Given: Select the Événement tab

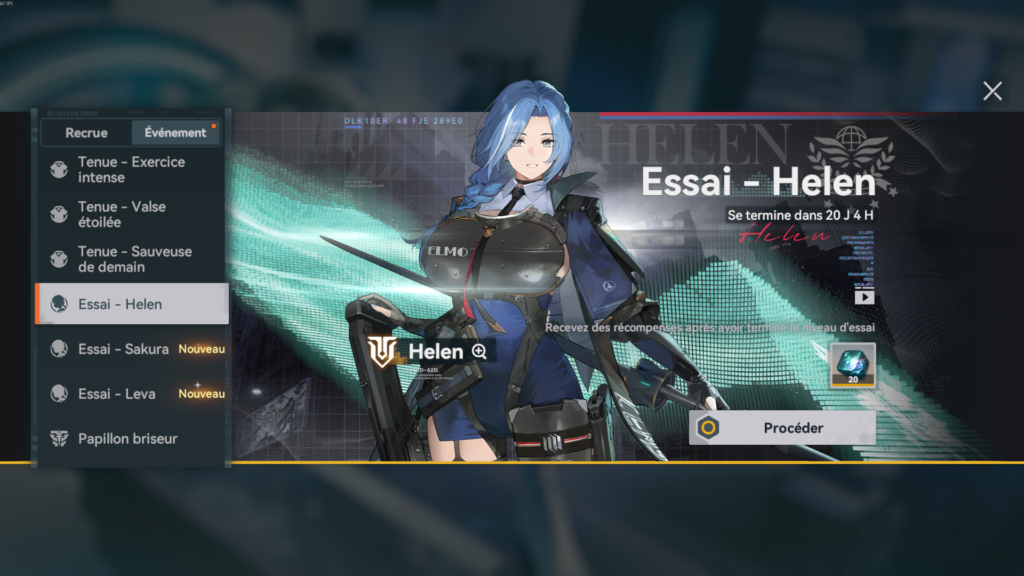Looking at the screenshot, I should 175,132.
